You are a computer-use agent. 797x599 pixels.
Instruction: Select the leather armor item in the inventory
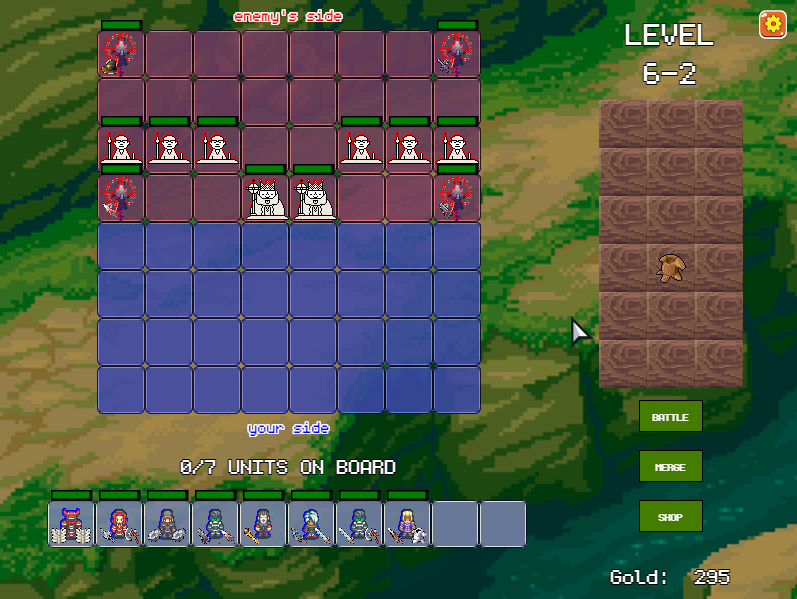coord(670,268)
